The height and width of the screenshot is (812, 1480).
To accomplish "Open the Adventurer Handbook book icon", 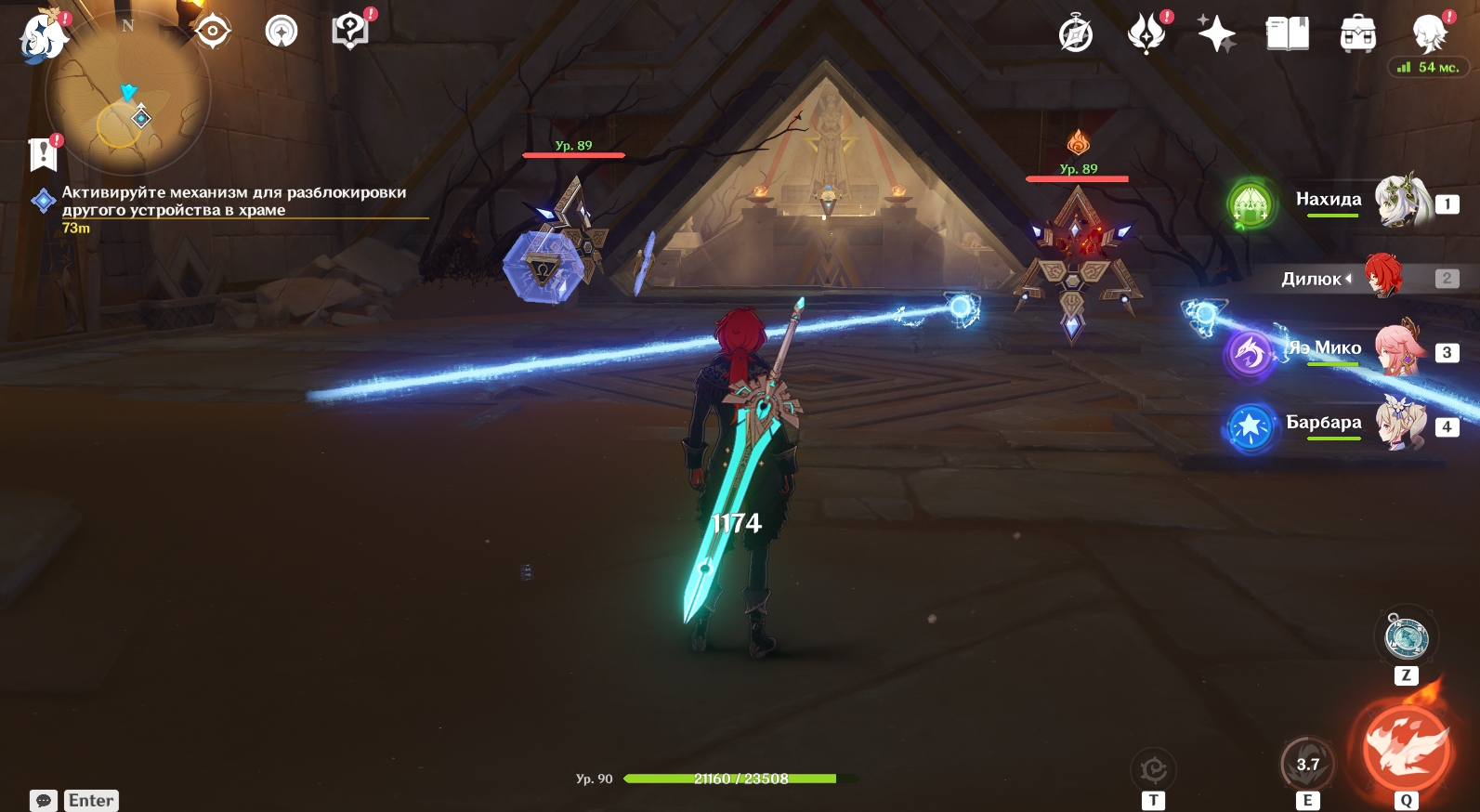I will (x=1287, y=34).
